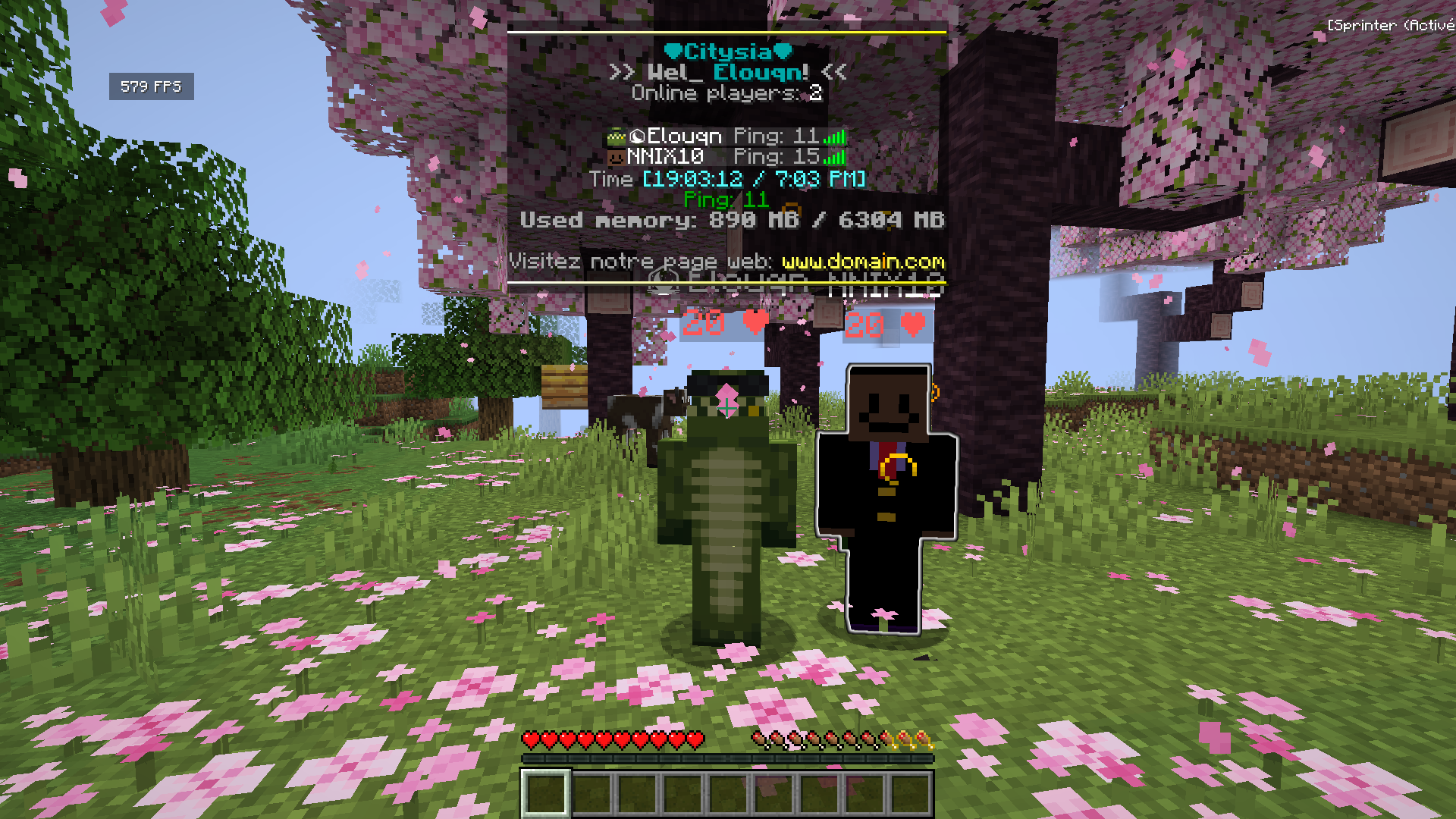Click NNIX10's smiley face head icon
This screenshot has width=1456, height=819.
616,158
